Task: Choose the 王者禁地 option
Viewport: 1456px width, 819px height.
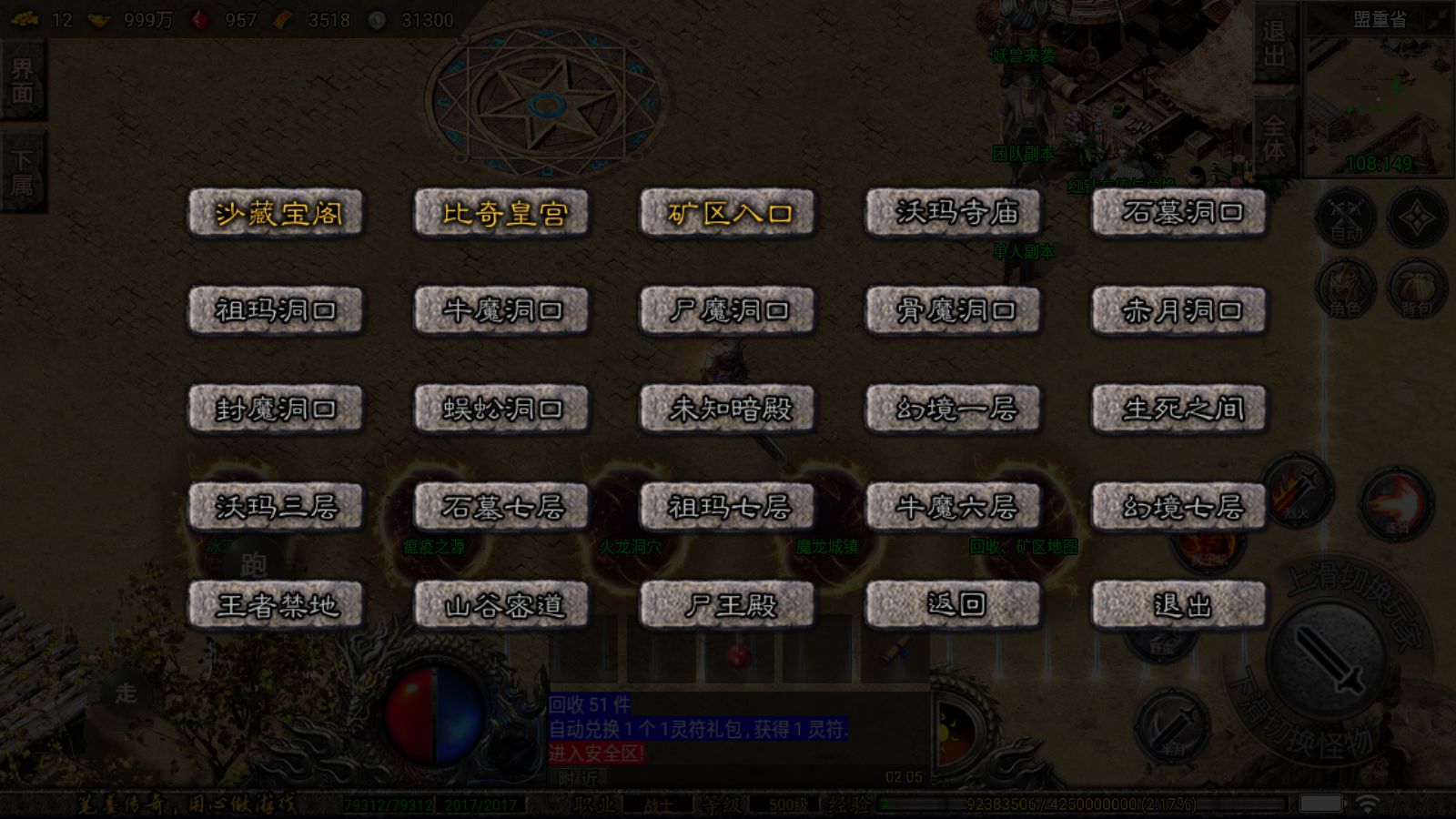Action: point(276,605)
